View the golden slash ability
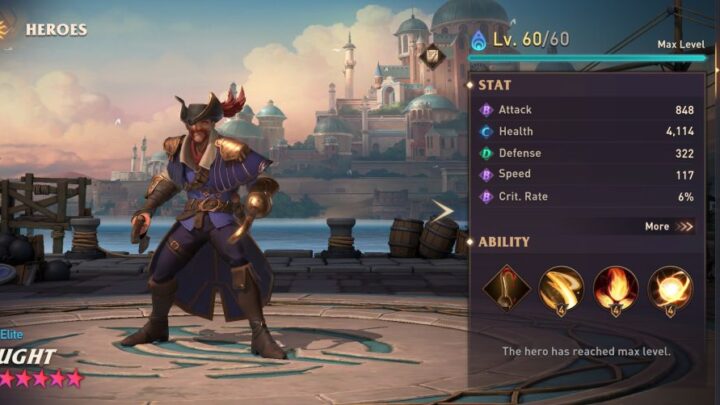 [x=561, y=288]
